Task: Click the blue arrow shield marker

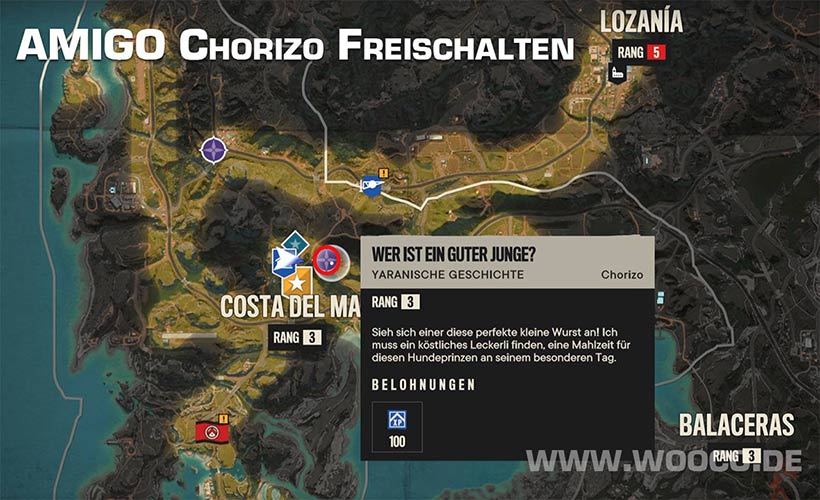Action: (284, 262)
